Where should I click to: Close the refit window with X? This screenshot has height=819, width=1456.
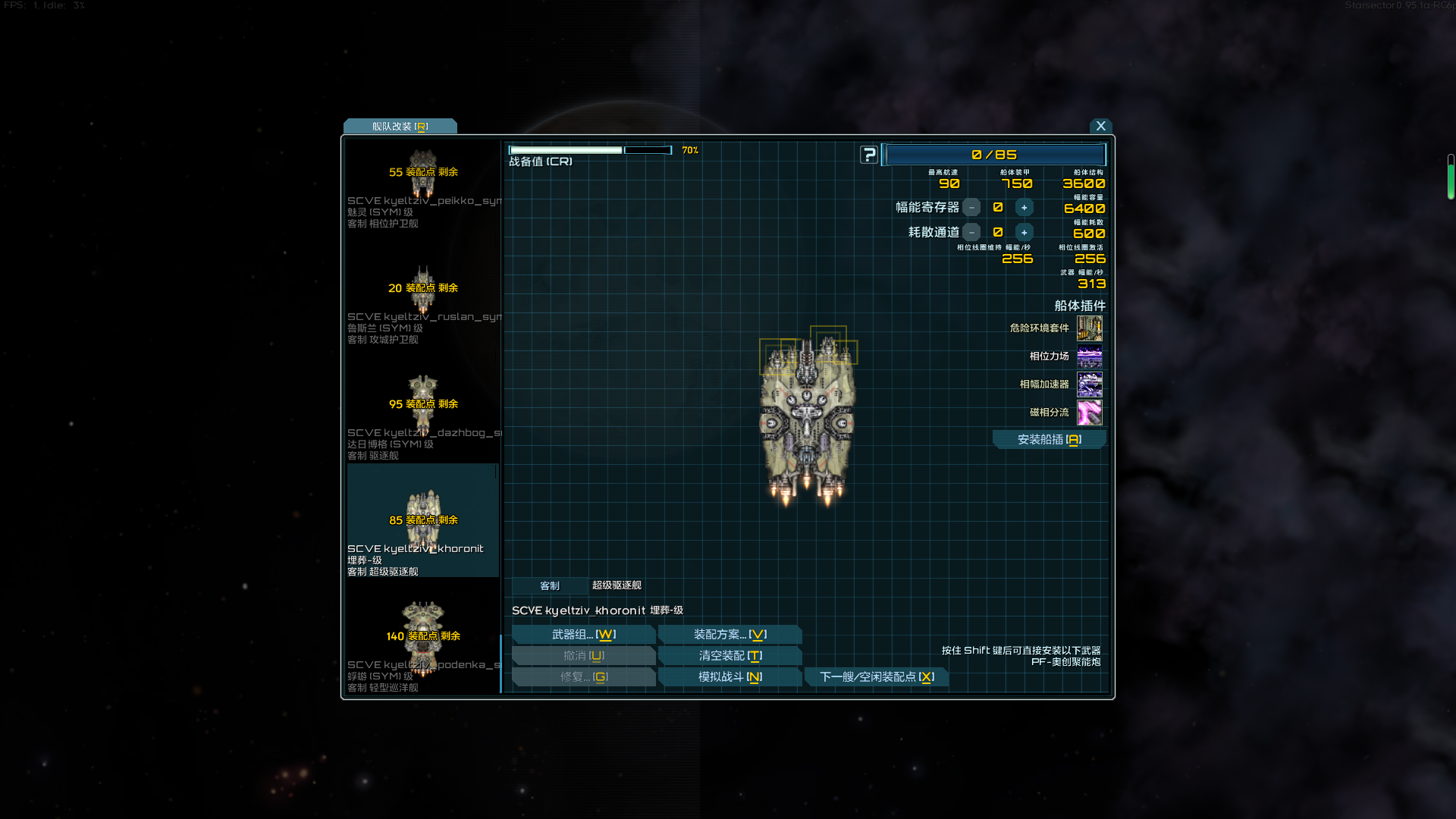pos(1100,126)
